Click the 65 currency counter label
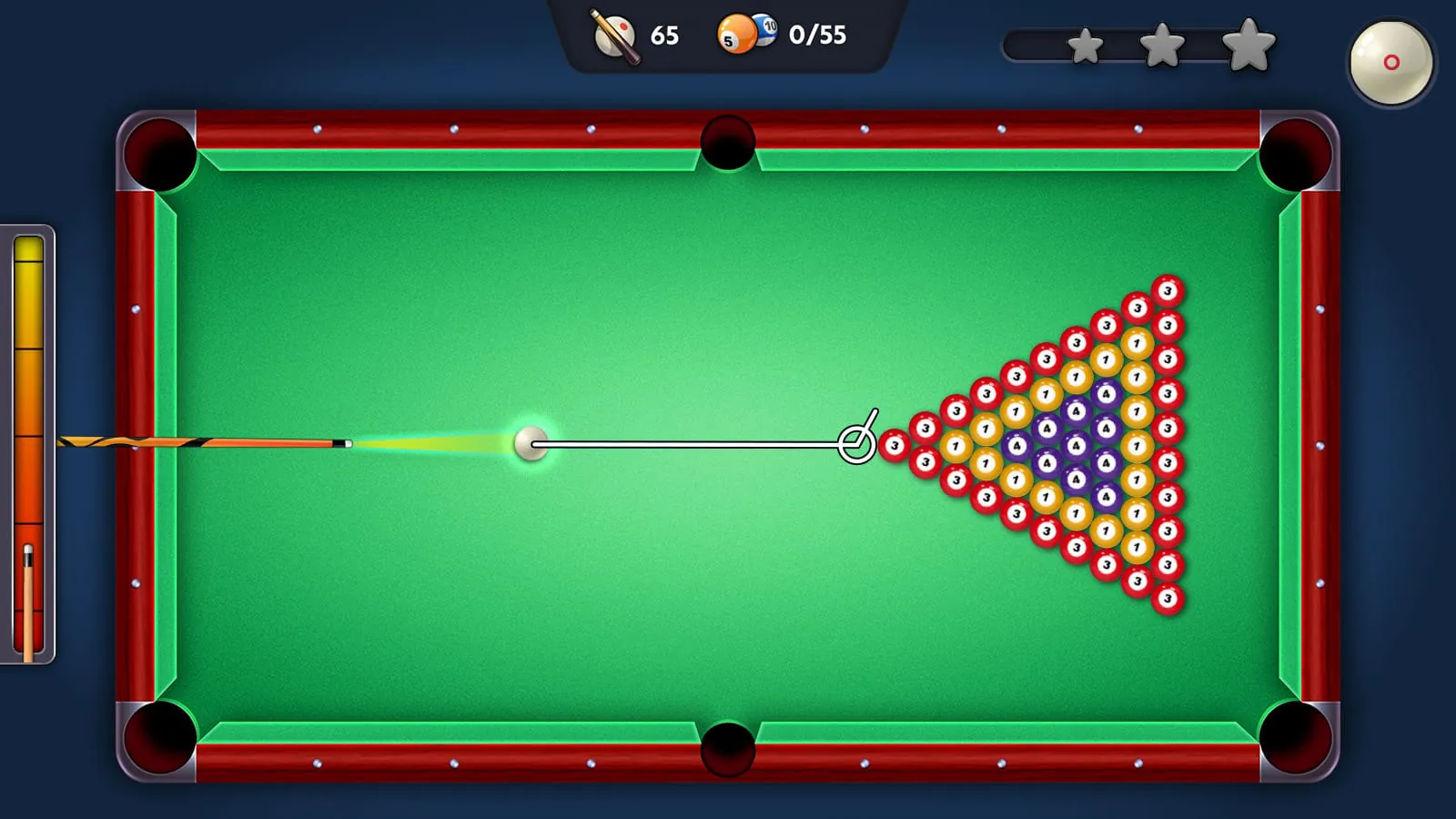 665,36
